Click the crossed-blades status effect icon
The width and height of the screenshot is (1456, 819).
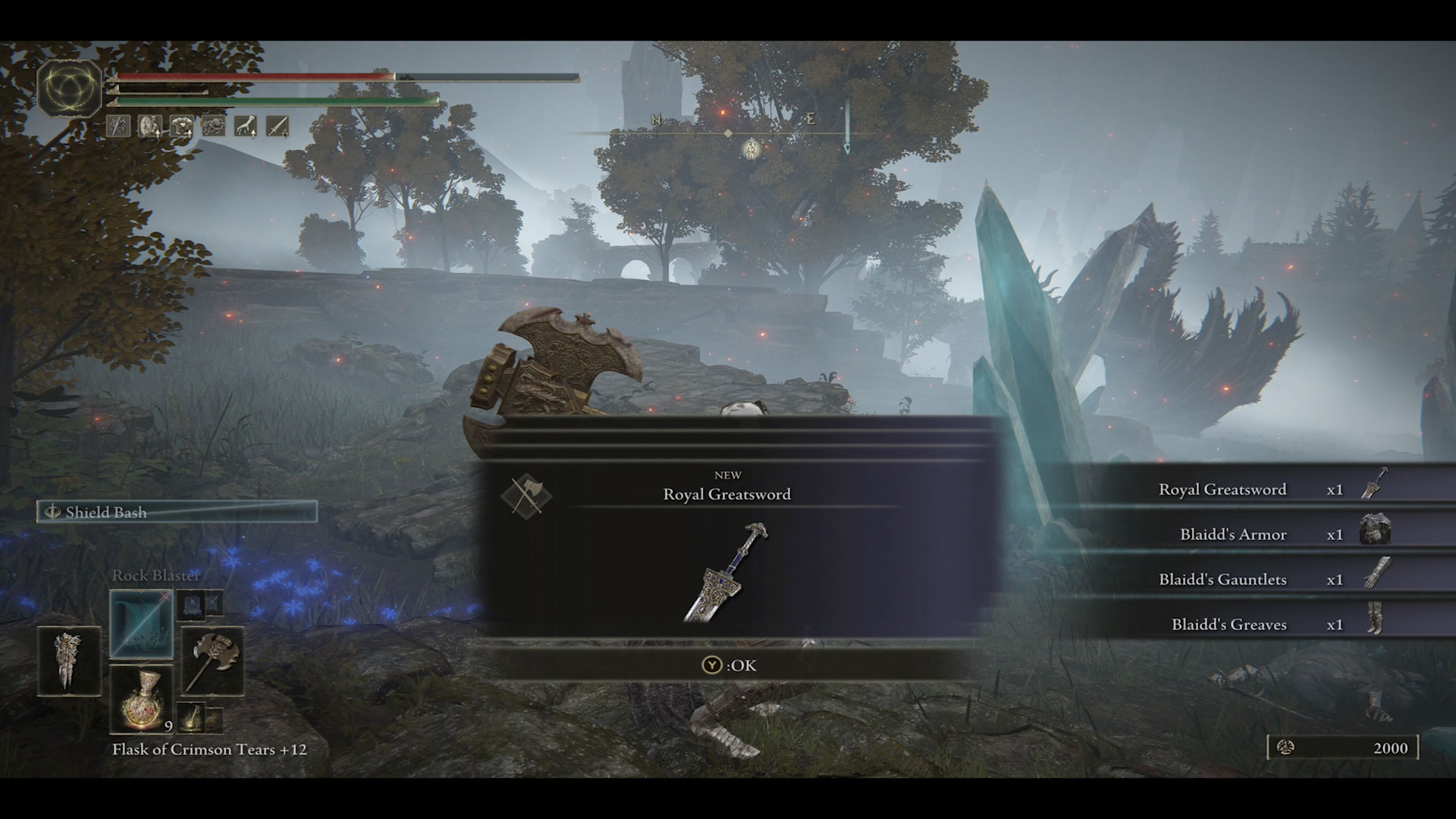tap(118, 126)
